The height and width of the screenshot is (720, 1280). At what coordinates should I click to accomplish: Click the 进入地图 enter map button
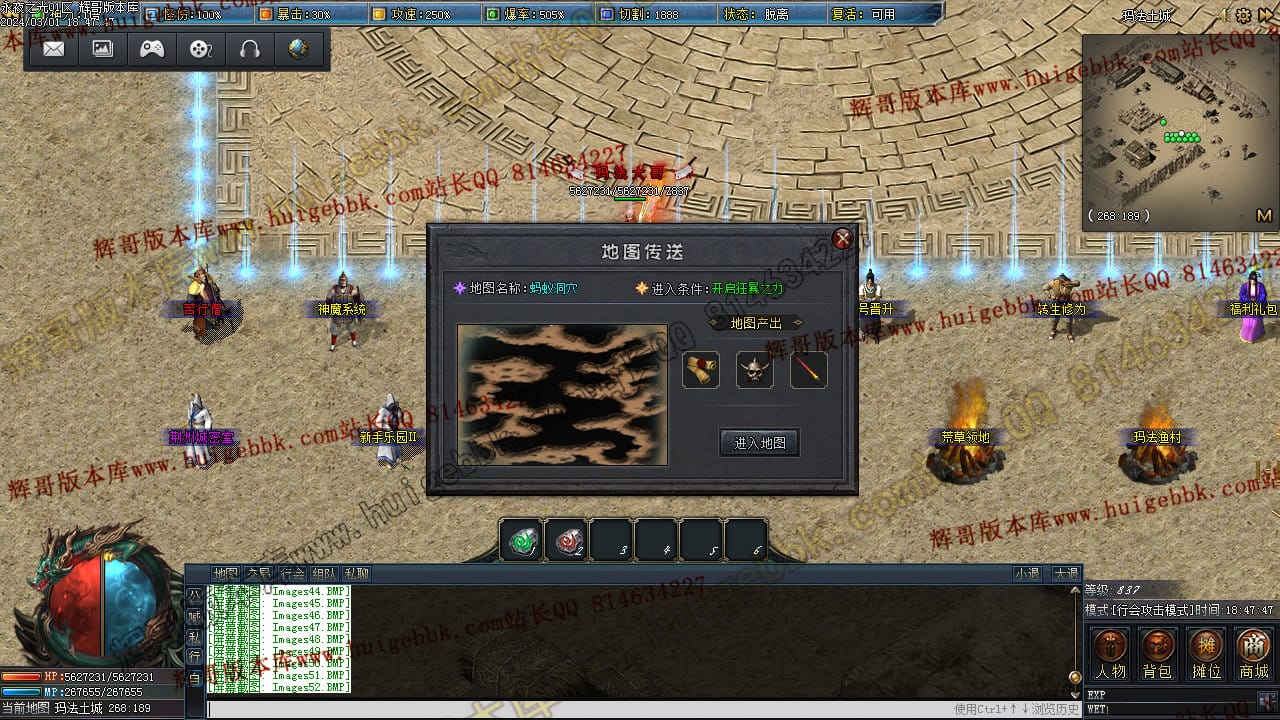coord(759,443)
